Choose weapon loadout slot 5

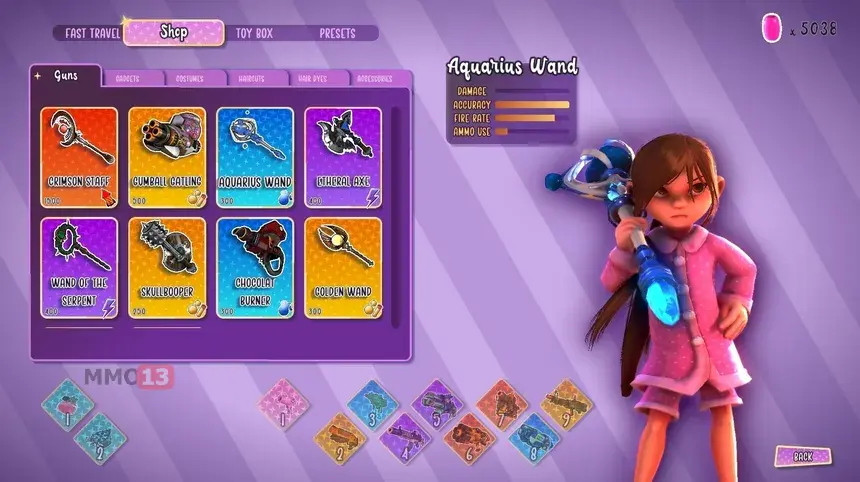[437, 405]
